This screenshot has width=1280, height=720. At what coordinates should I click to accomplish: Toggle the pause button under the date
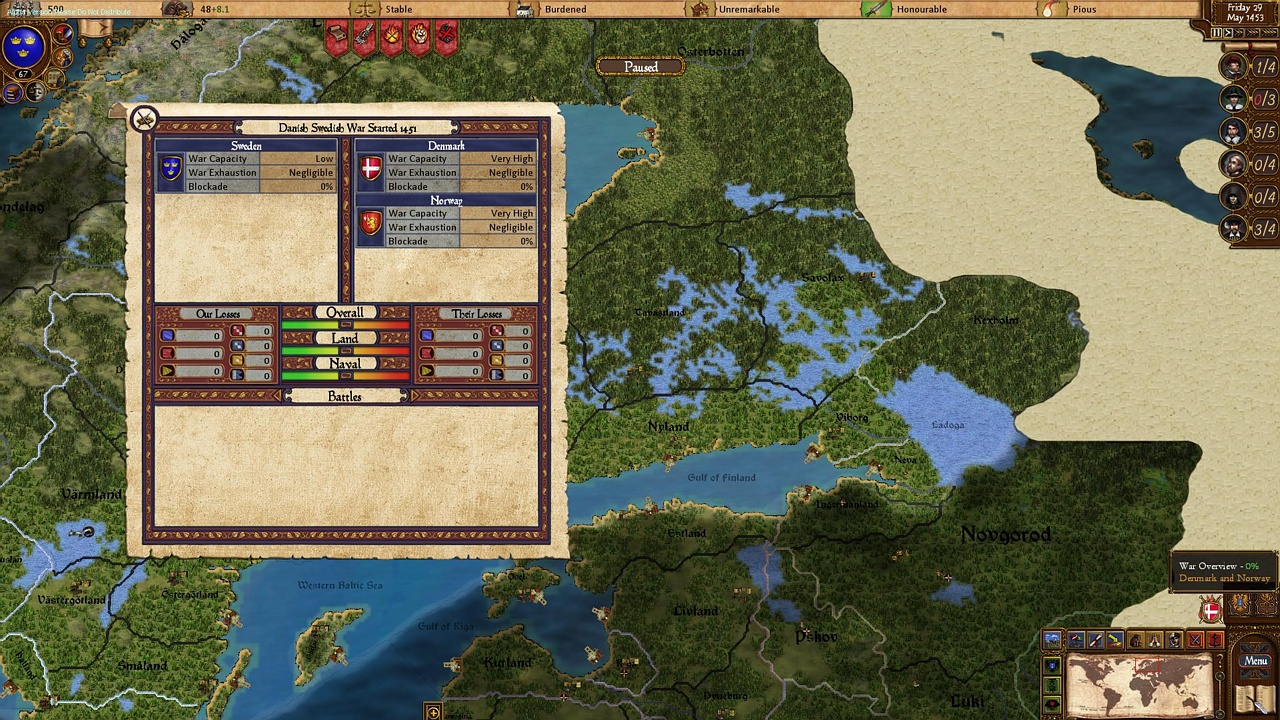tap(1216, 33)
